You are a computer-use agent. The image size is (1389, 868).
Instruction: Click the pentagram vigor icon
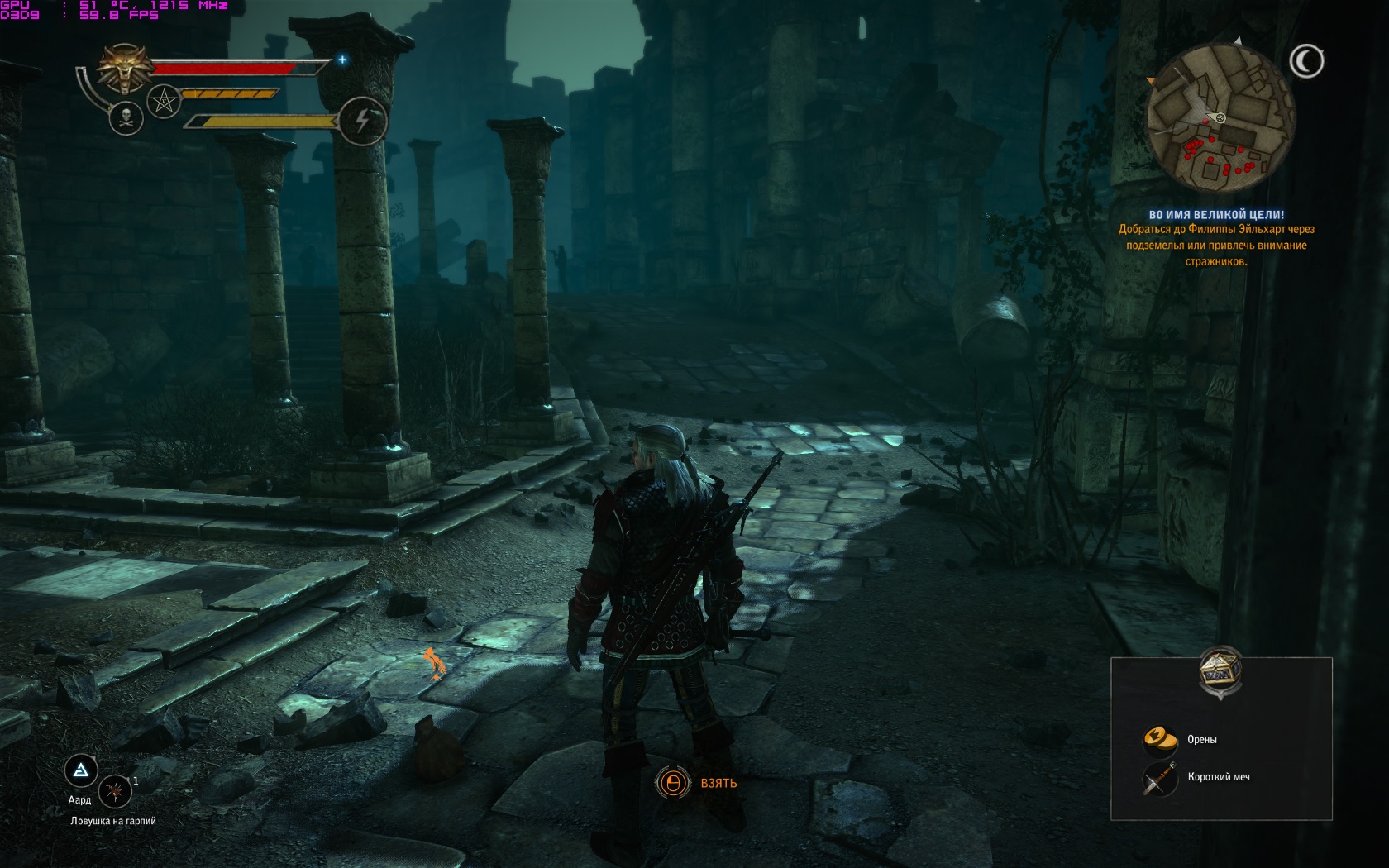point(164,103)
